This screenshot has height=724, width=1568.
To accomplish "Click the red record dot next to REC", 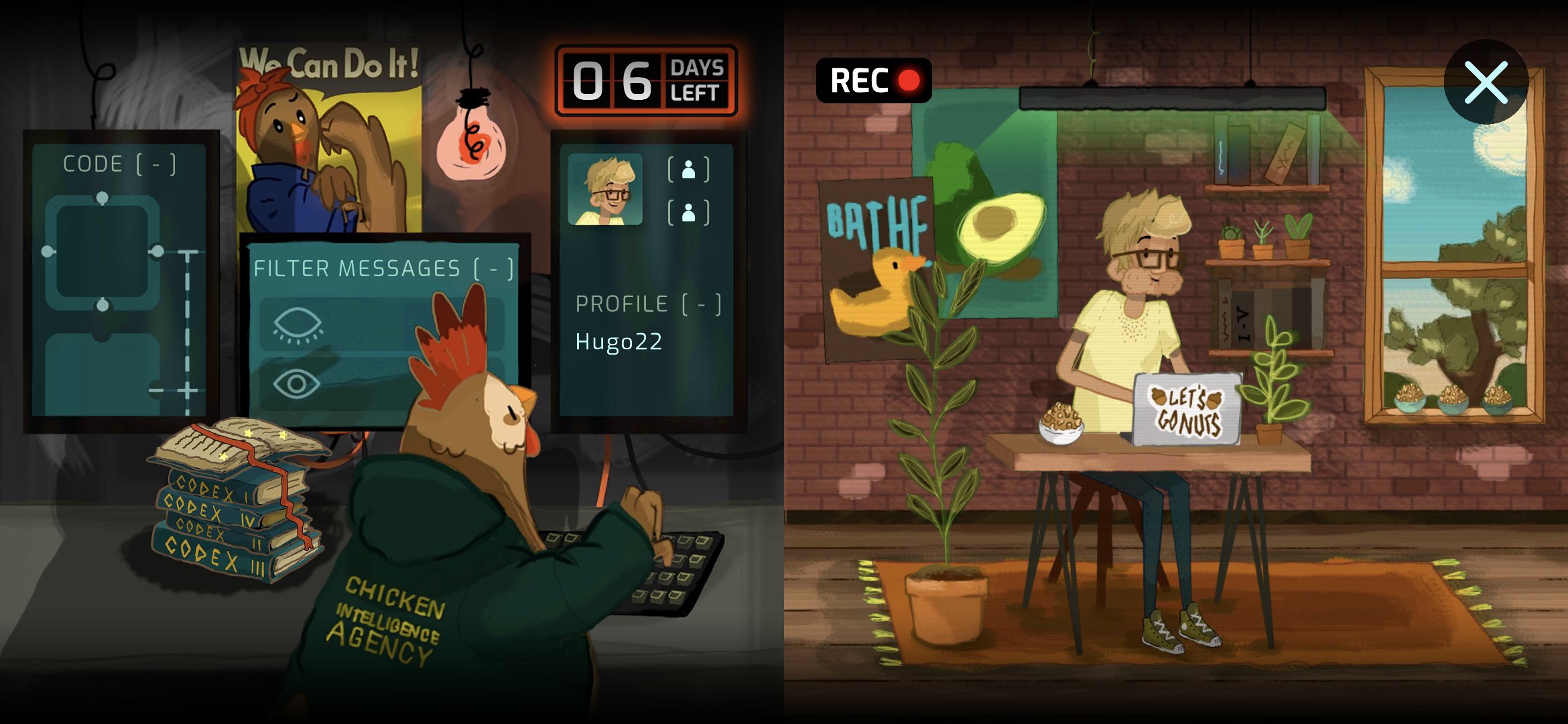I will click(x=908, y=80).
